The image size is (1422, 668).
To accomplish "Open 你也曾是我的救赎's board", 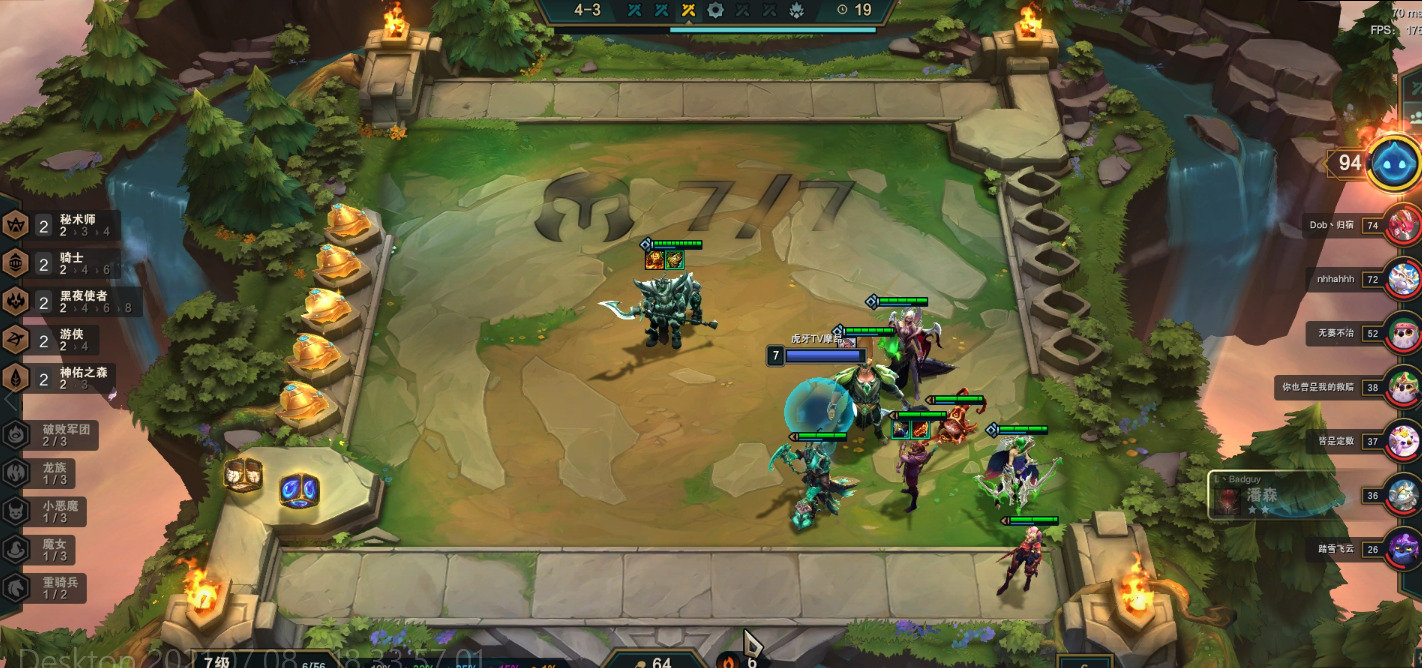I will click(1403, 386).
